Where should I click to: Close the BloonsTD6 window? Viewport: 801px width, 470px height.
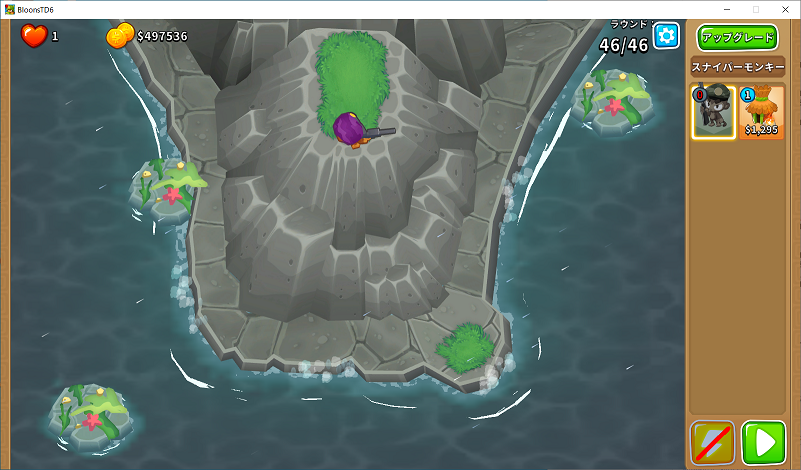point(785,9)
